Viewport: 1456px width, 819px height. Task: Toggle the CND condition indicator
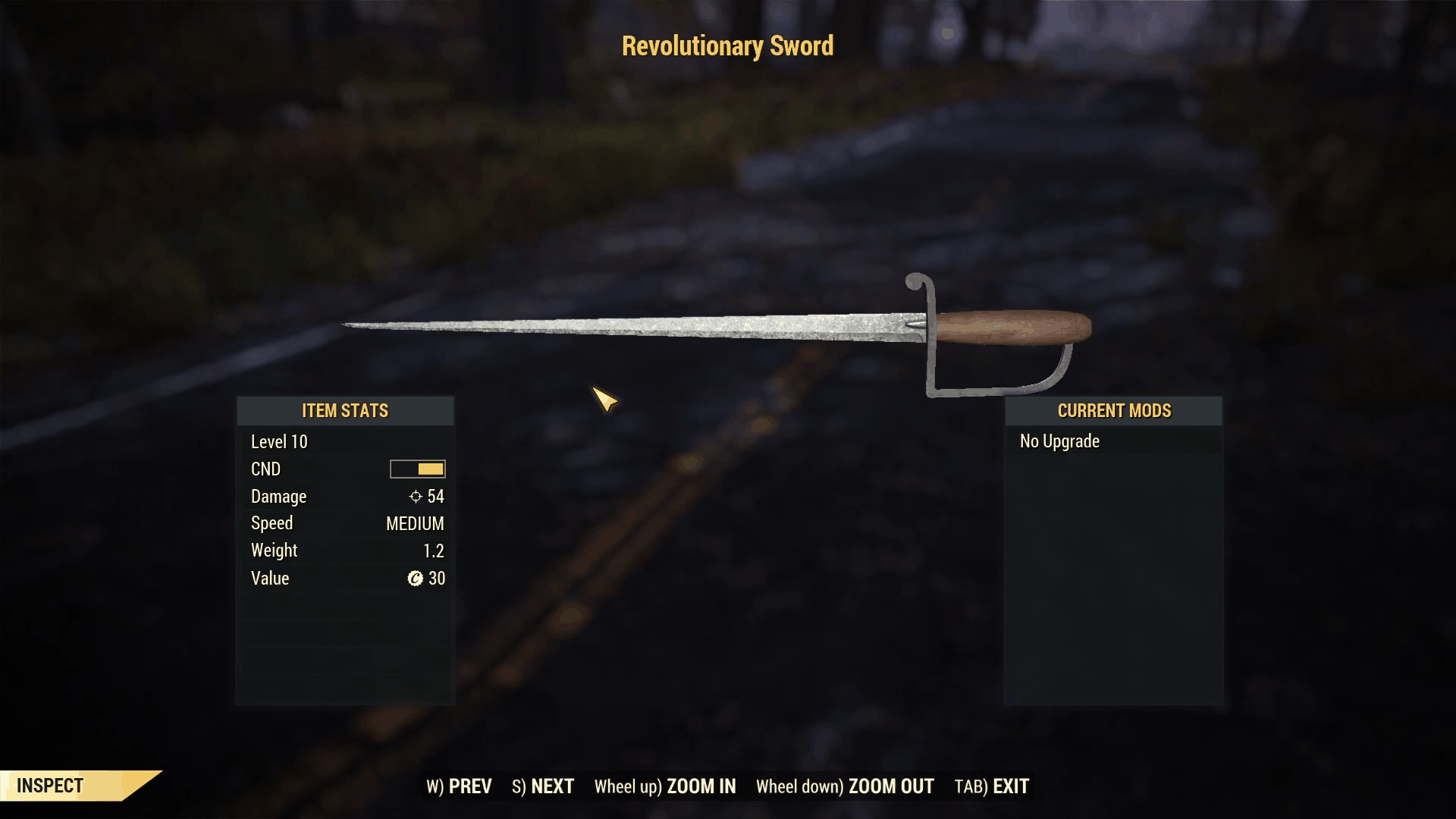click(417, 469)
